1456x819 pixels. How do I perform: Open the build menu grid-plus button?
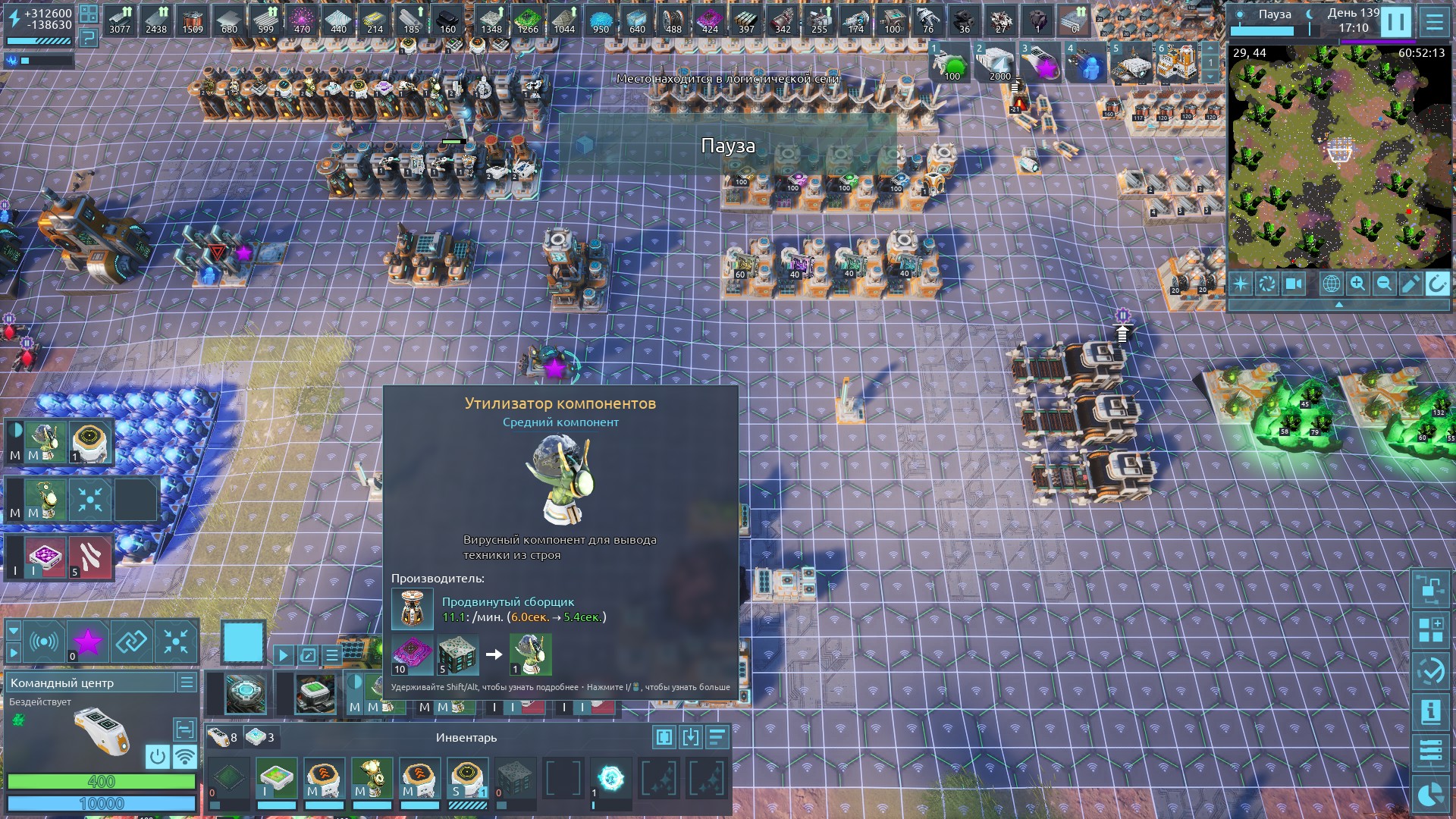pos(1430,630)
